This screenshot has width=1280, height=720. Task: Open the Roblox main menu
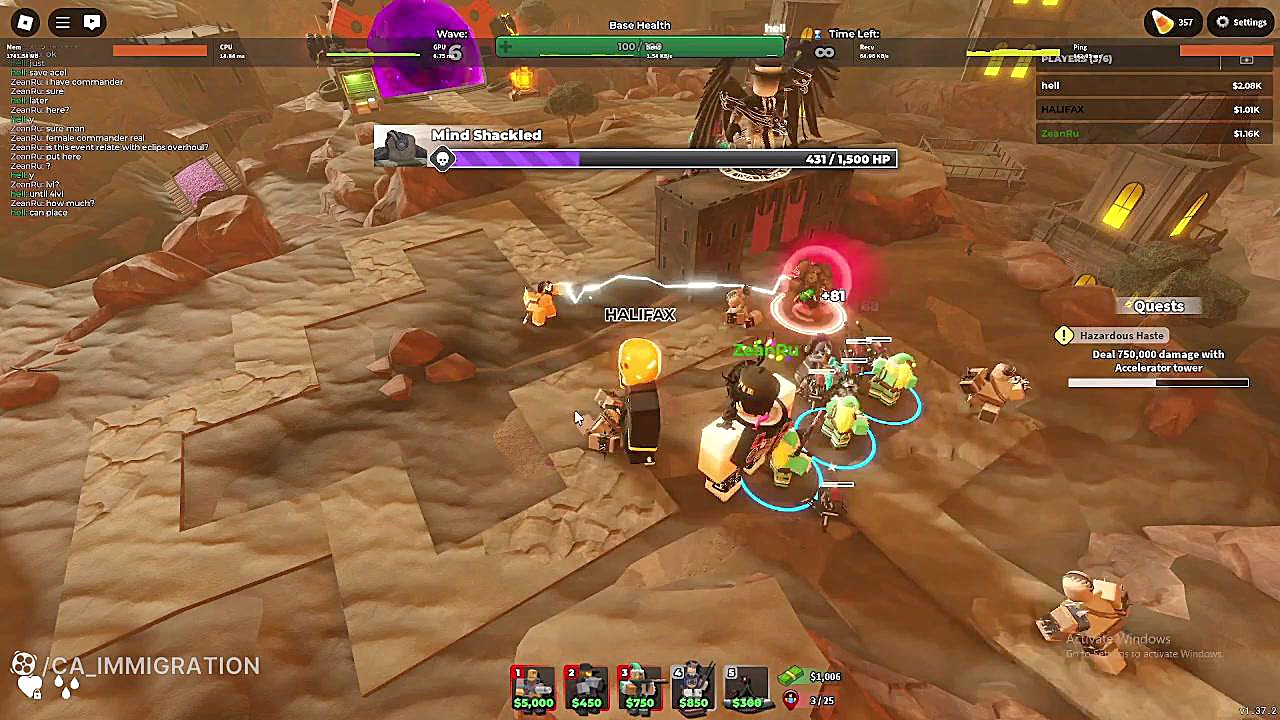pos(25,22)
